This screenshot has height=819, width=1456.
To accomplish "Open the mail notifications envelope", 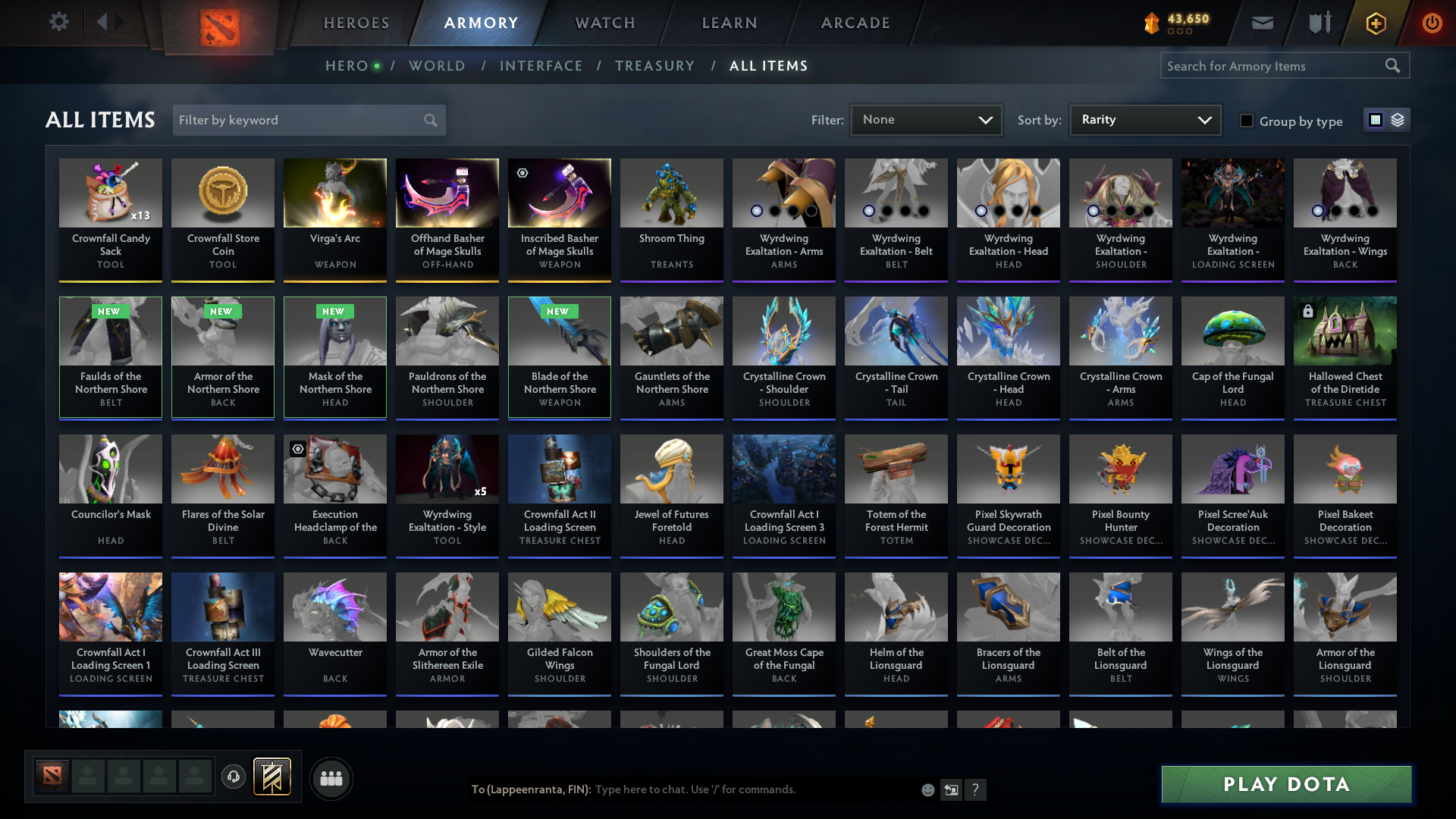I will tap(1262, 23).
